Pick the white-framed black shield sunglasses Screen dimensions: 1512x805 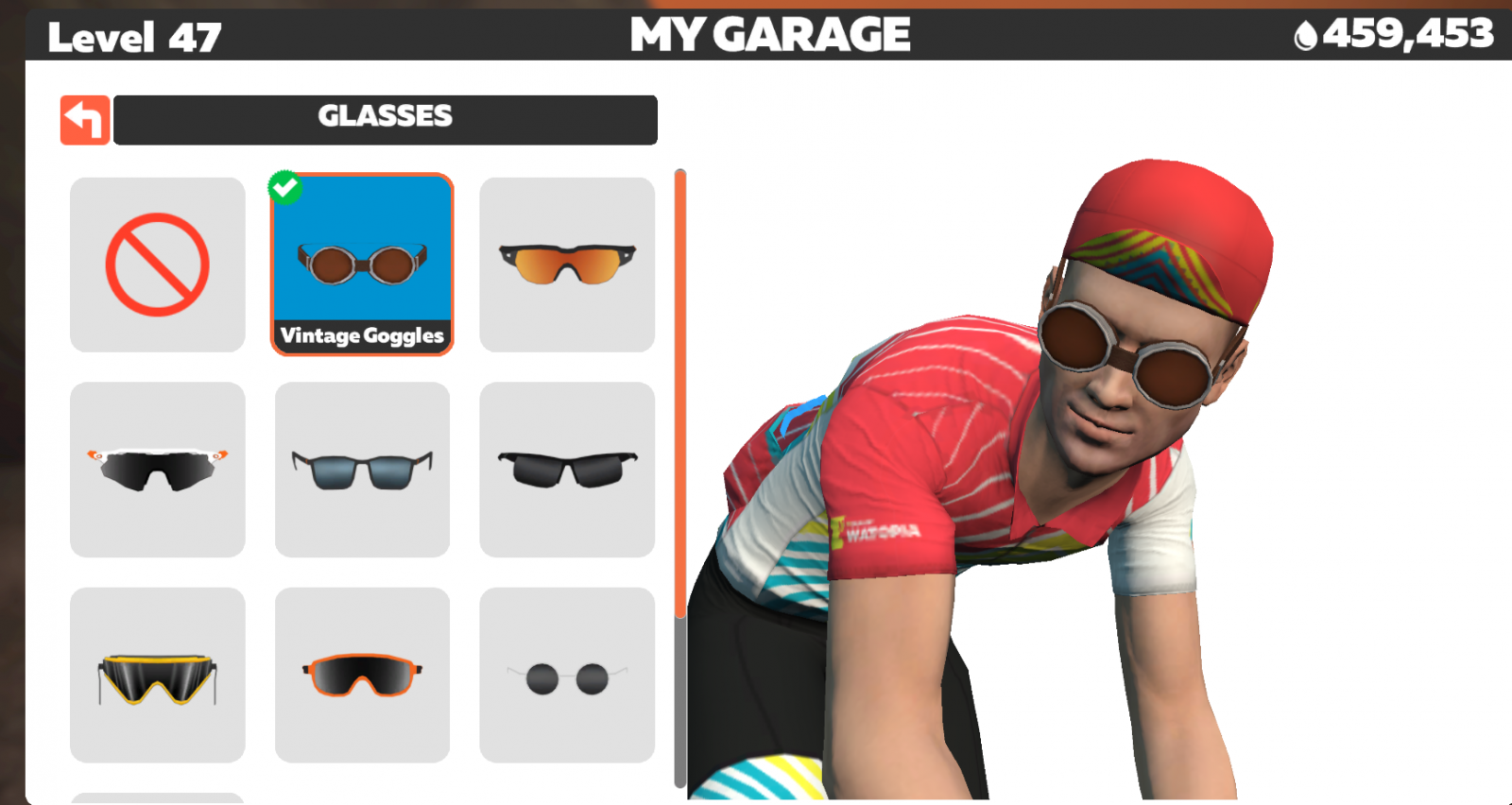pos(157,470)
